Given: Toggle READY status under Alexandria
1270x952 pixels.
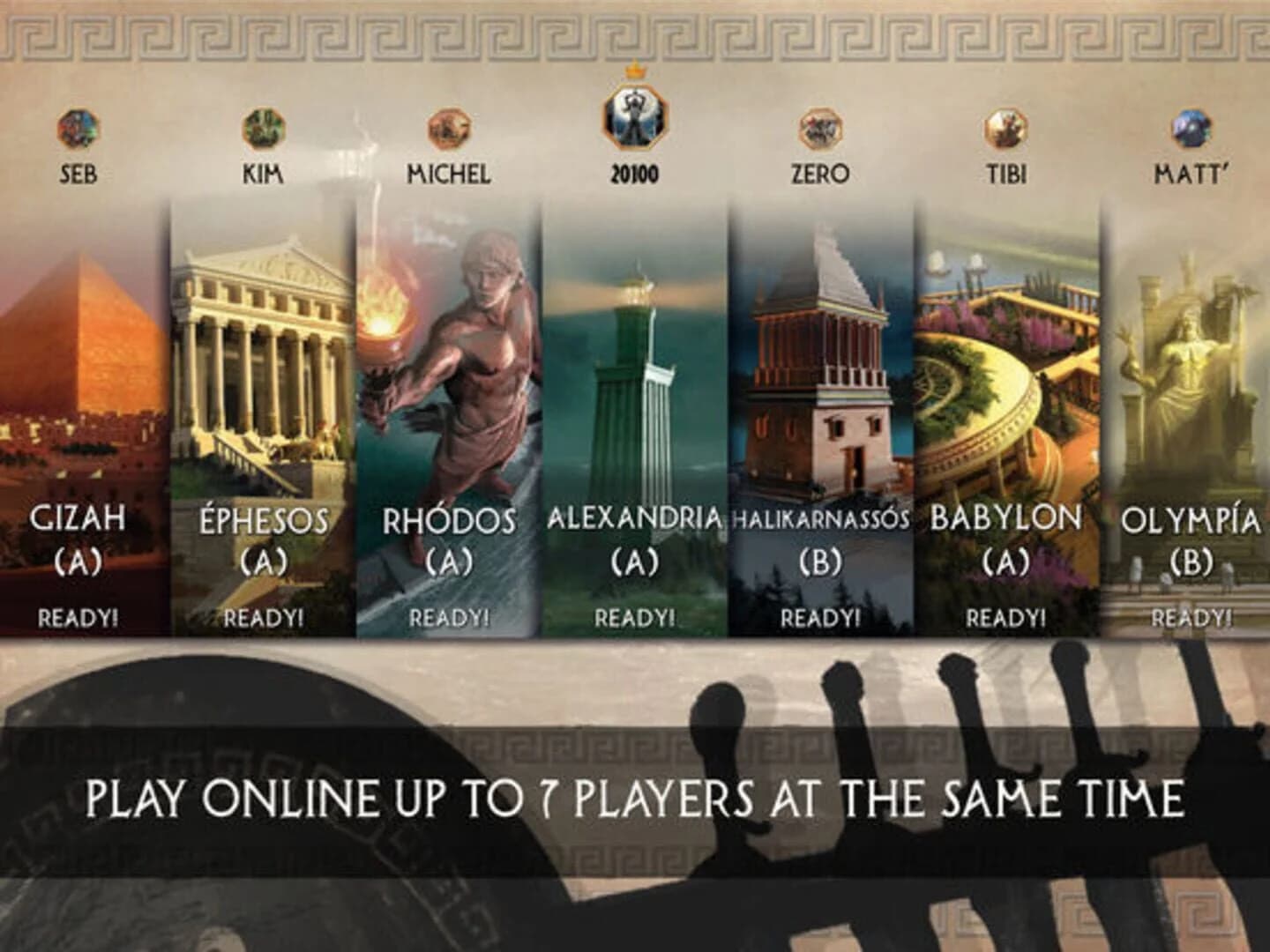Looking at the screenshot, I should 635,617.
